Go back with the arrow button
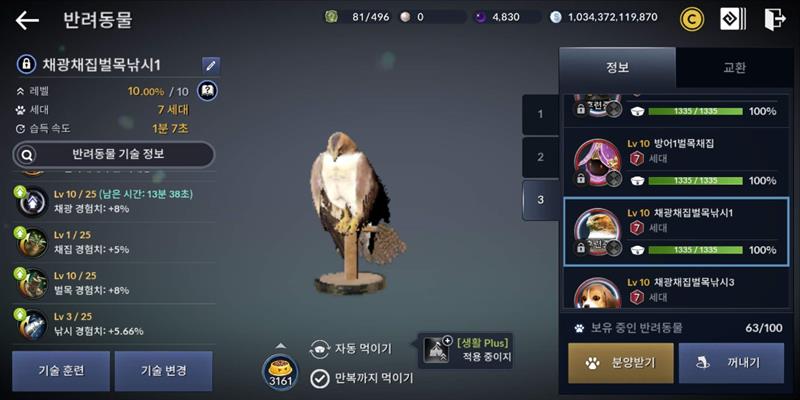The width and height of the screenshot is (800, 400). (27, 20)
